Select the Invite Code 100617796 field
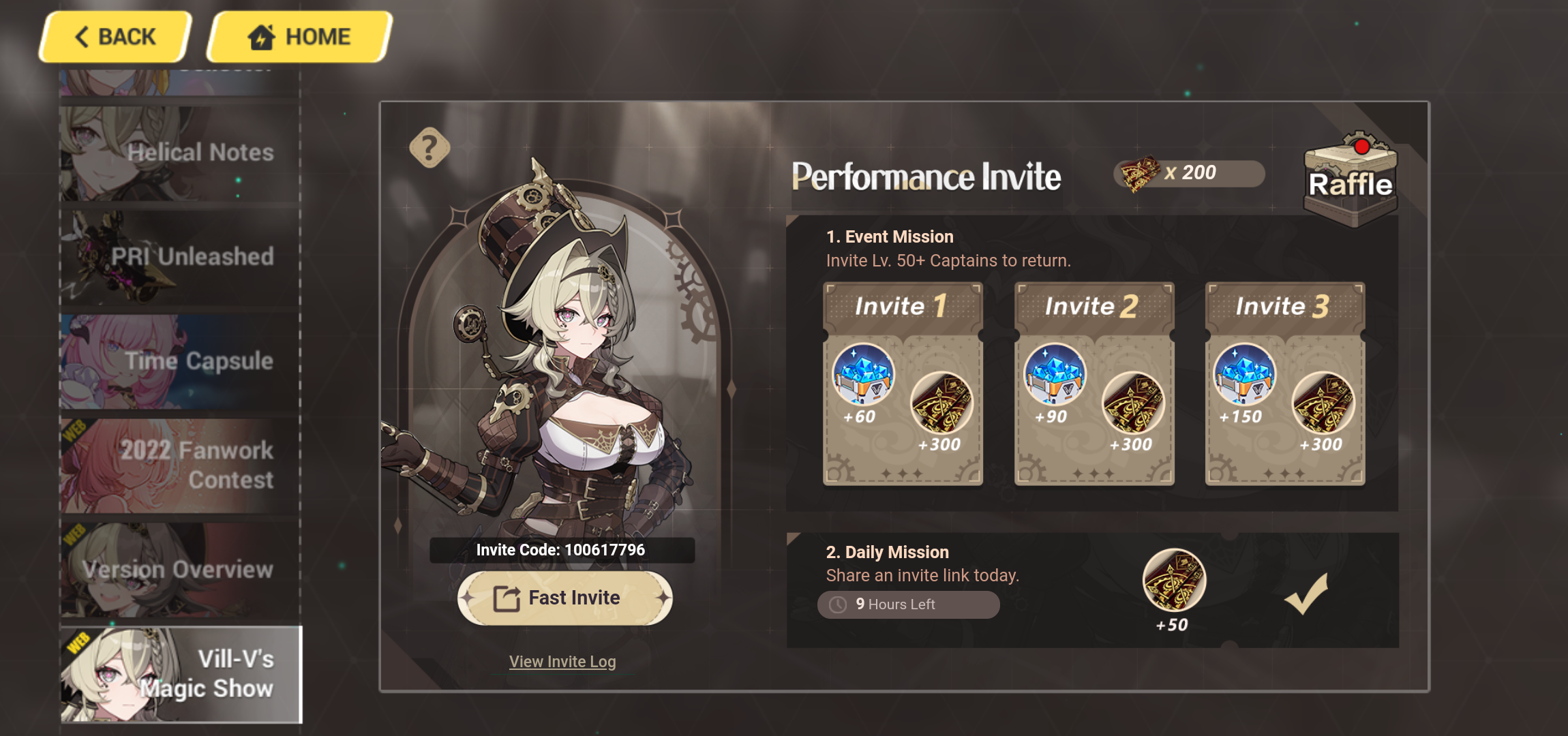The image size is (1568, 736). click(x=561, y=550)
